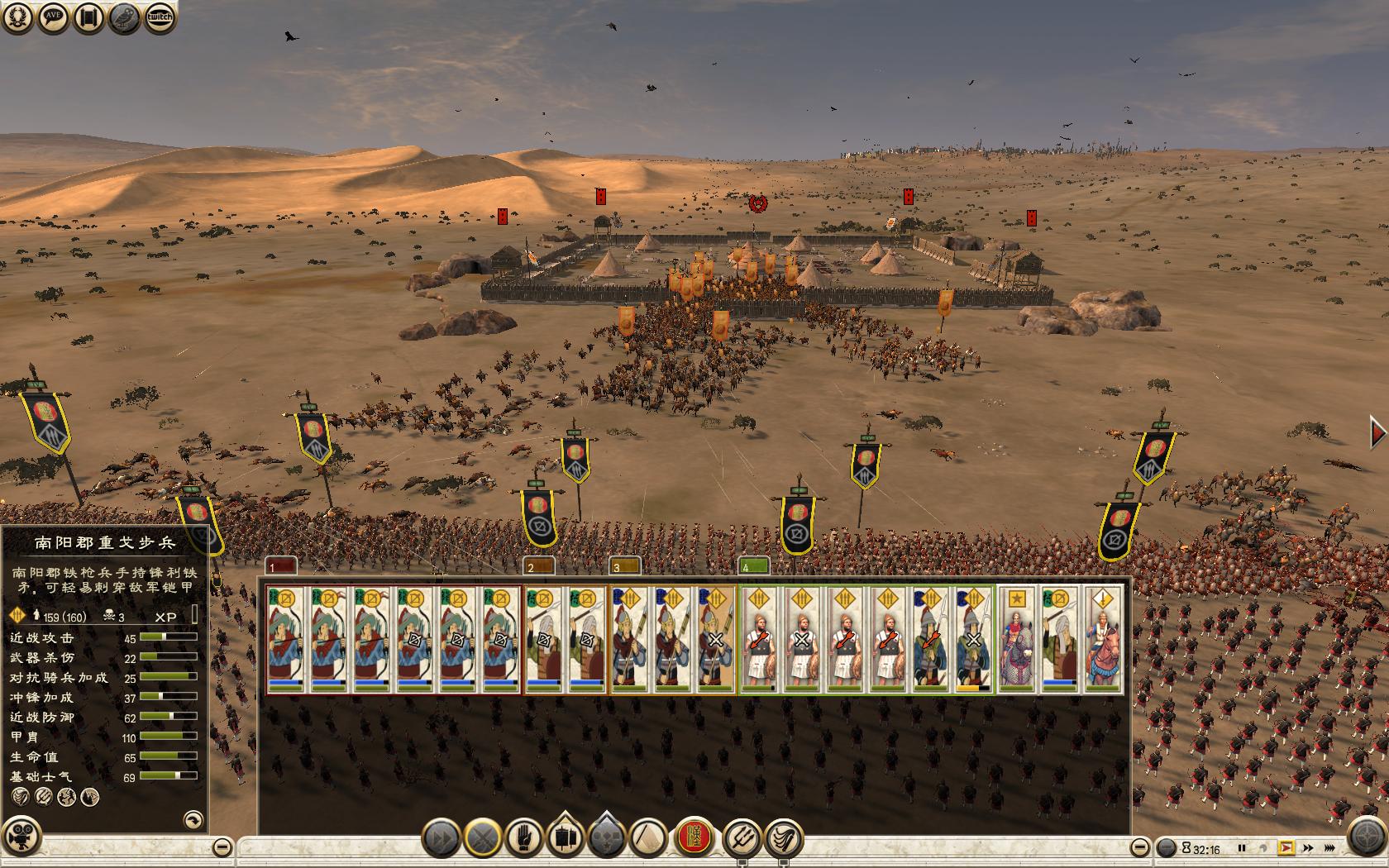Open the AVE chat bubble
Viewport: 1389px width, 868px height.
click(53, 17)
